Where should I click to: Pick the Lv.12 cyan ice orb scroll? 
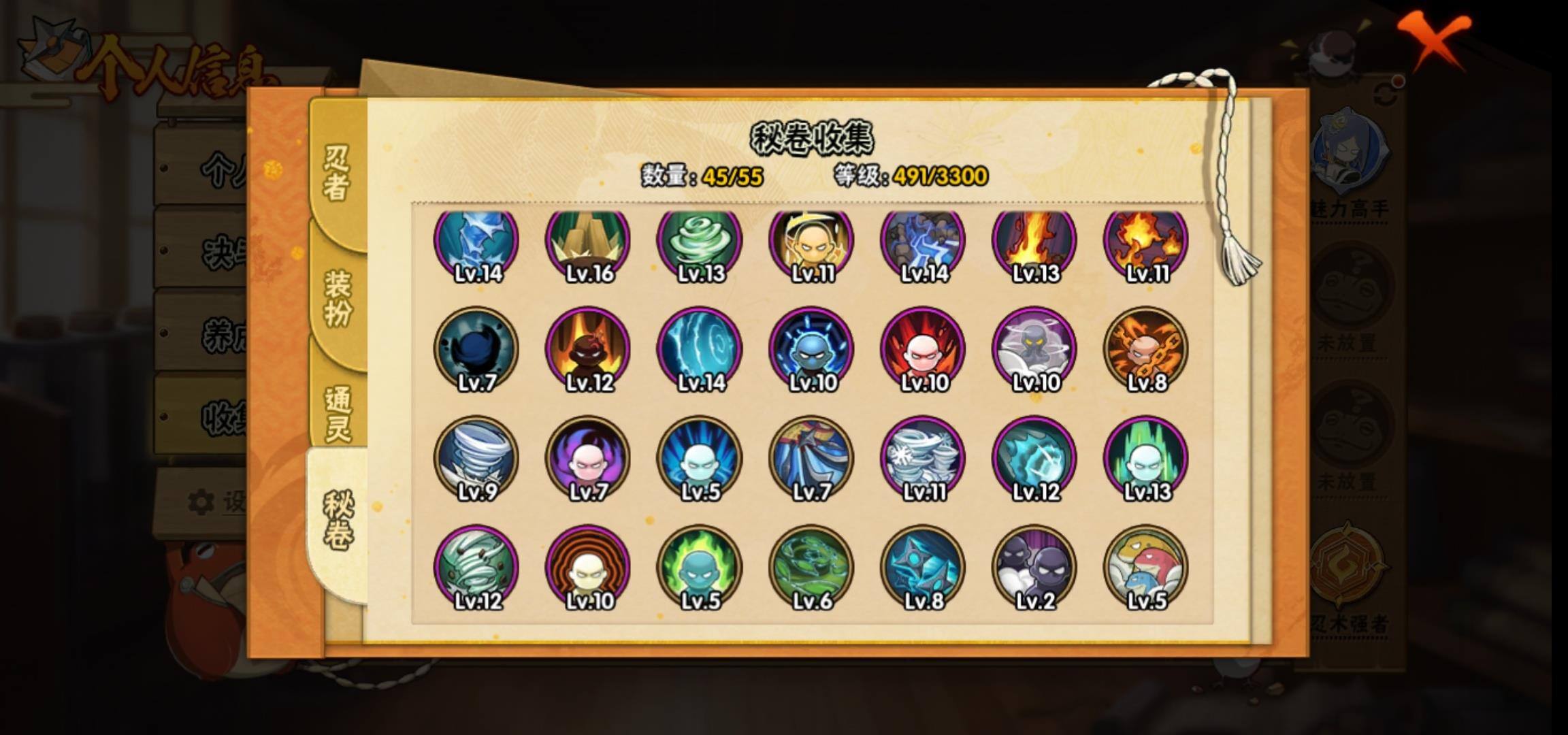1034,459
